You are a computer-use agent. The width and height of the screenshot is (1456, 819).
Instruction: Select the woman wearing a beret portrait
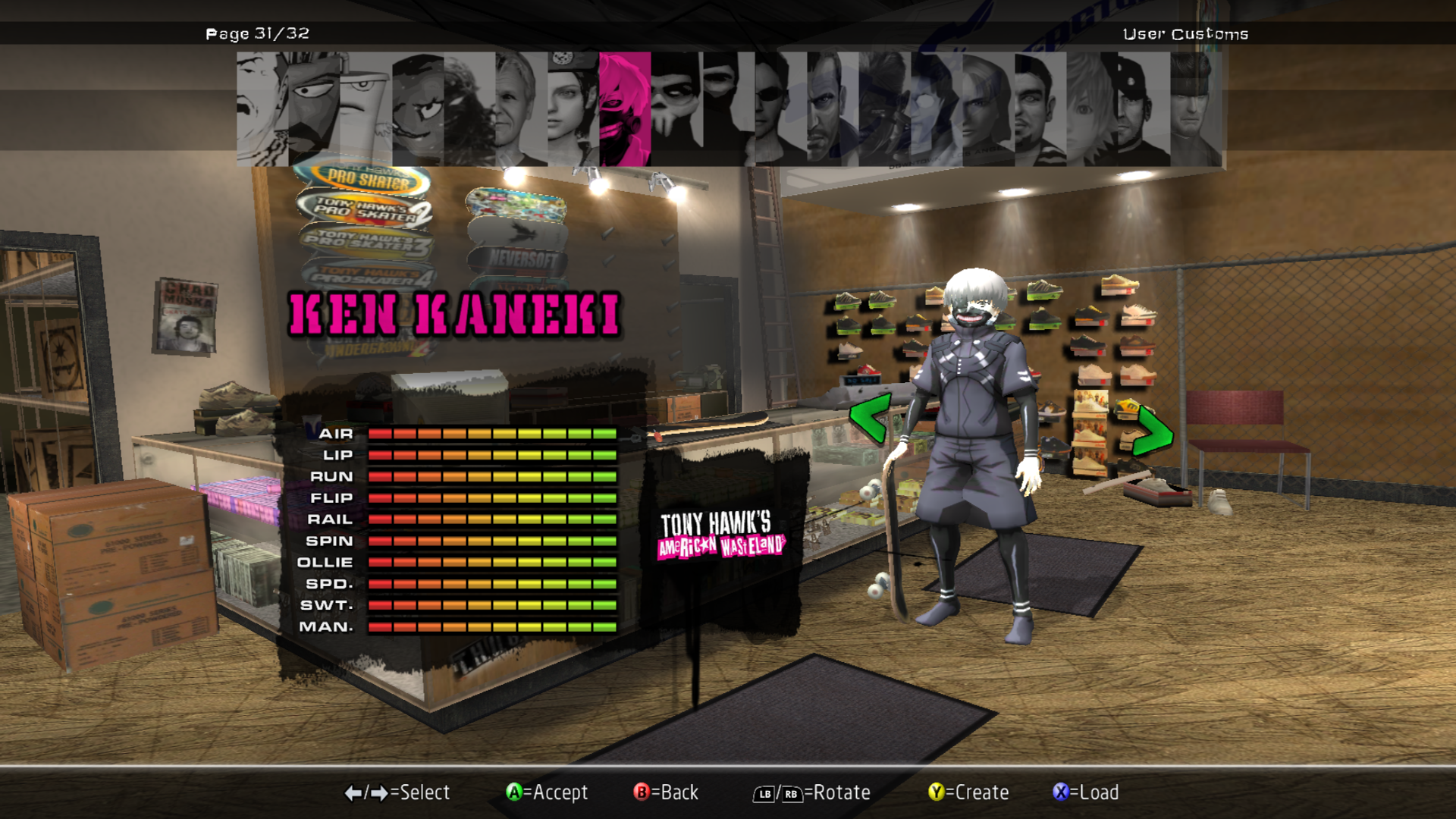point(573,109)
